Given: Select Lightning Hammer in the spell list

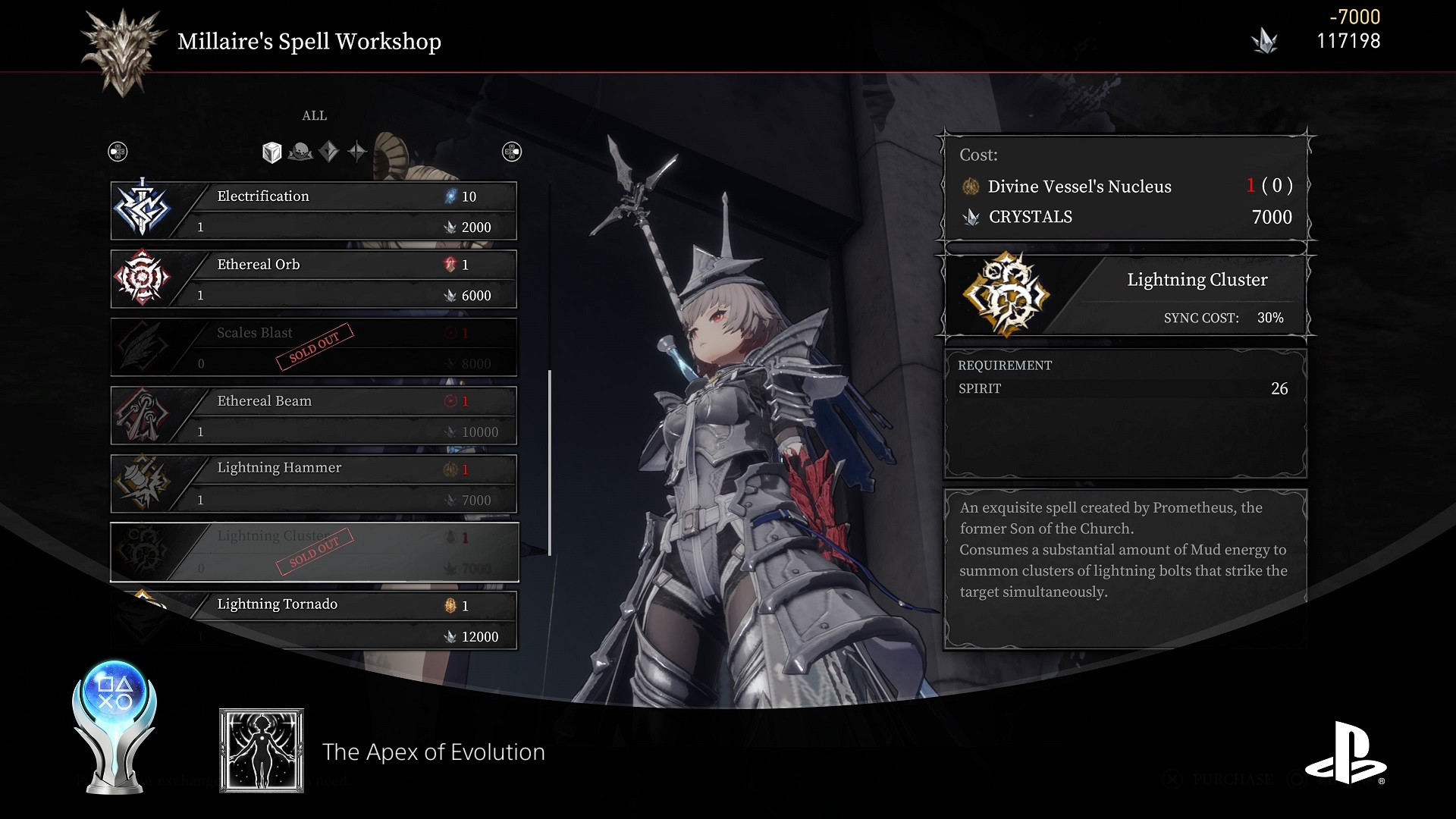Looking at the screenshot, I should (x=314, y=484).
